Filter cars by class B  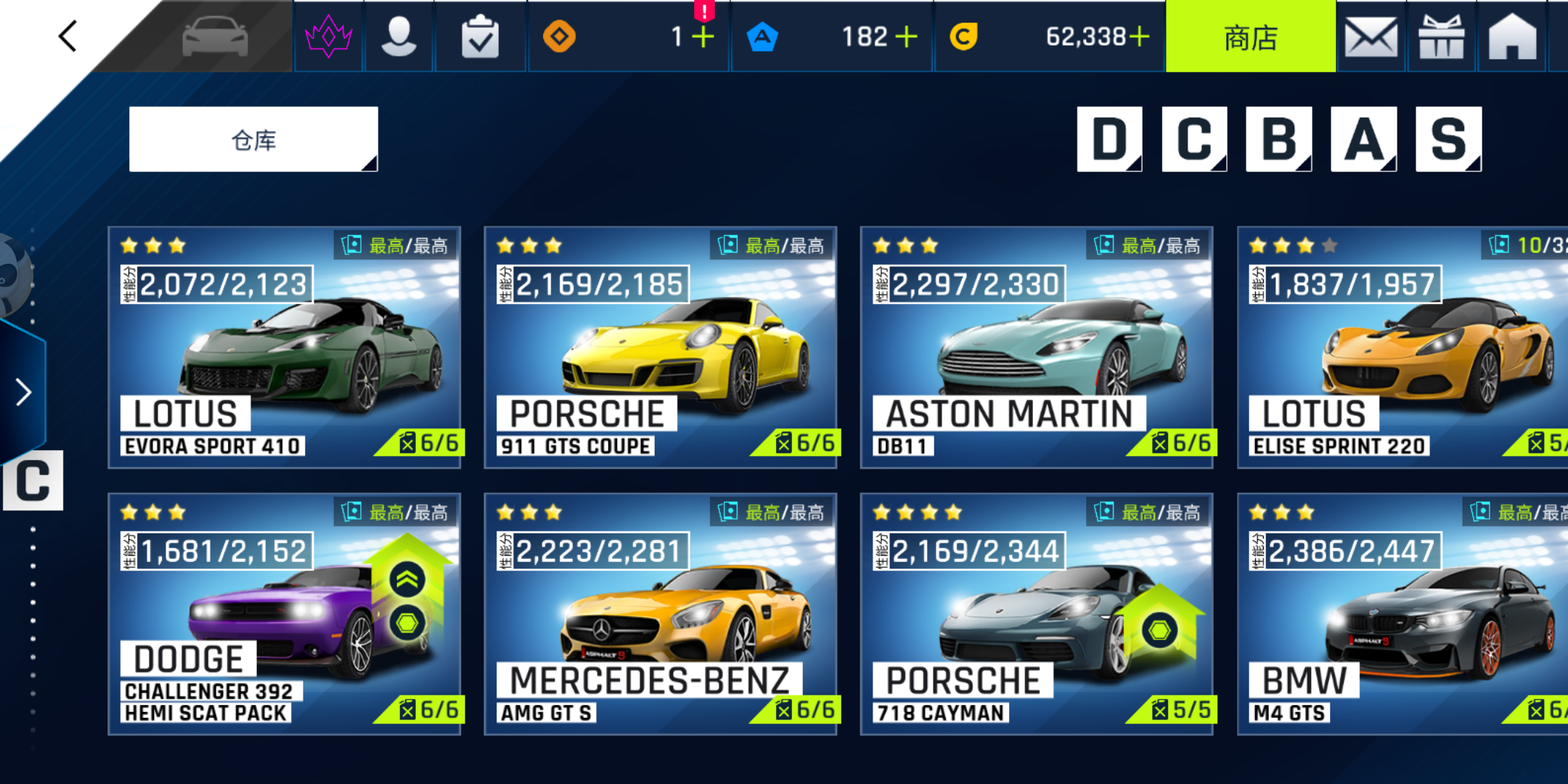(1278, 139)
